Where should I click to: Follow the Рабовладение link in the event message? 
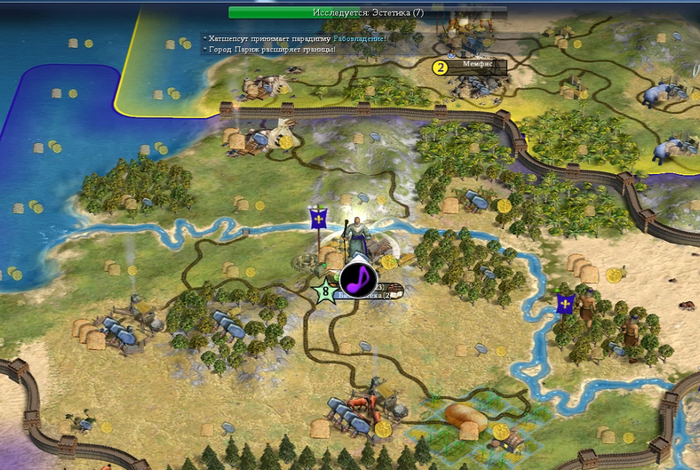pyautogui.click(x=360, y=37)
